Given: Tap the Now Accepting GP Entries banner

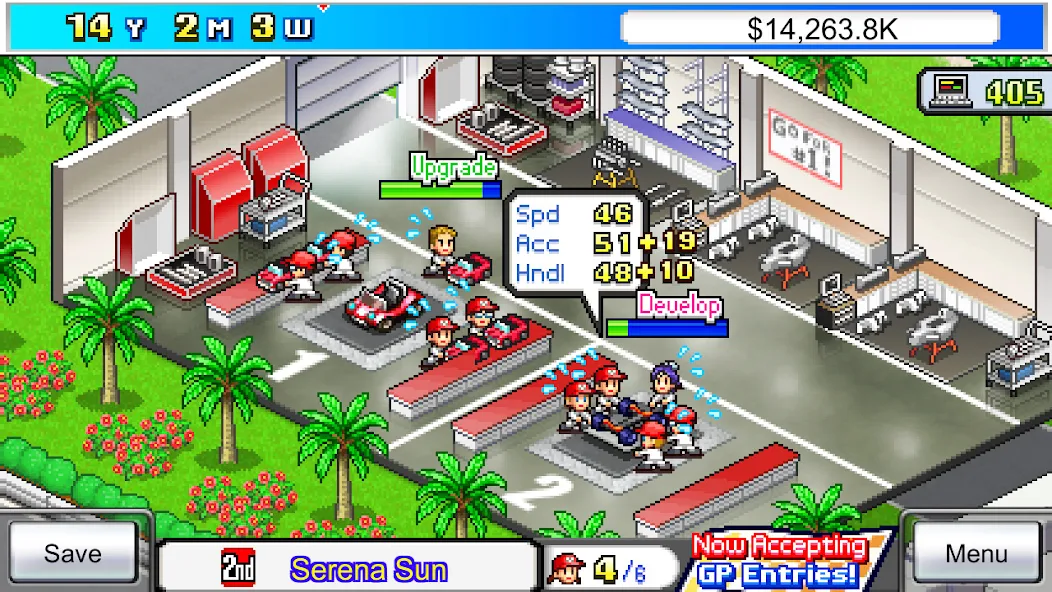Looking at the screenshot, I should [x=780, y=561].
